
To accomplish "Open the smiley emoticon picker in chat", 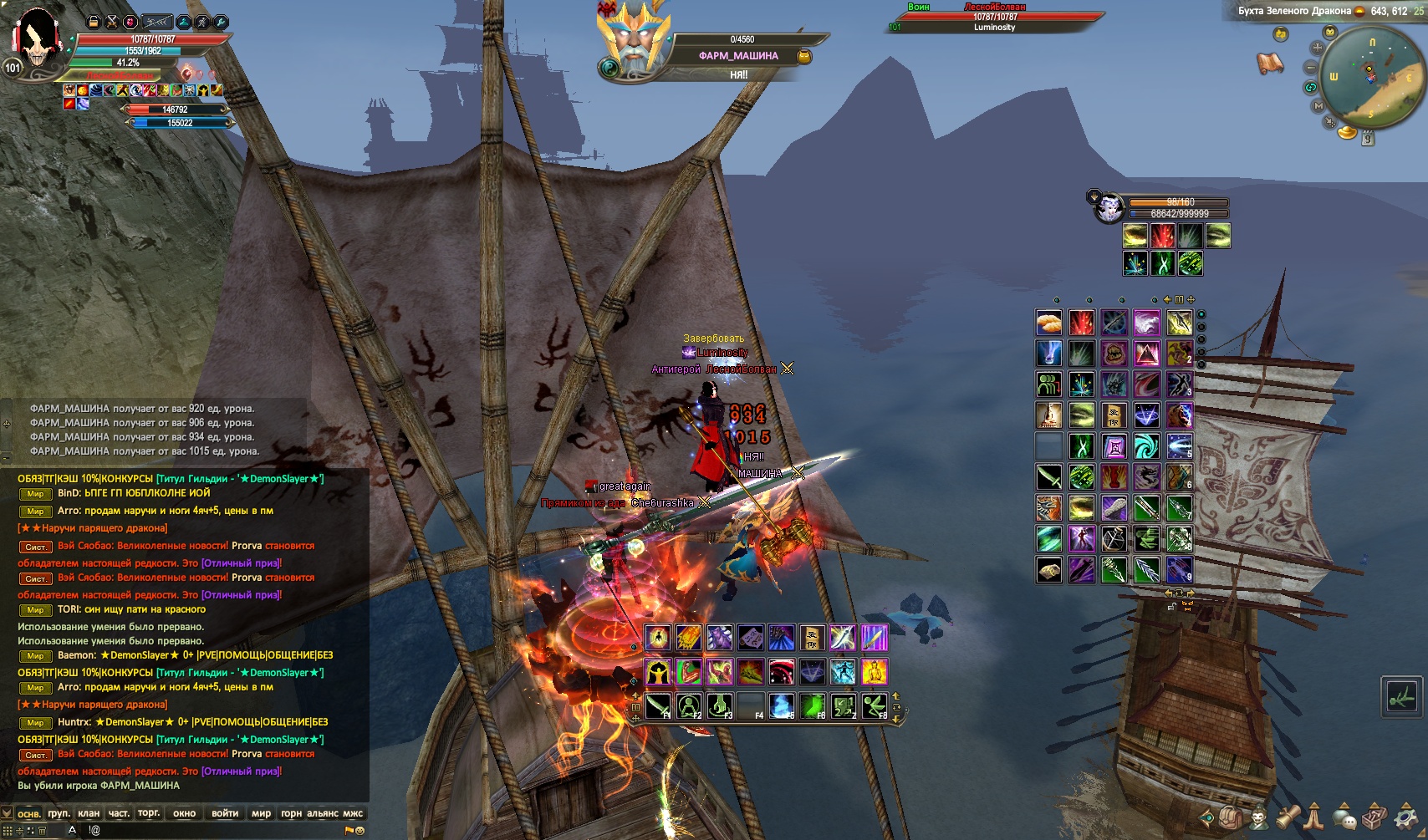I will pos(360,831).
